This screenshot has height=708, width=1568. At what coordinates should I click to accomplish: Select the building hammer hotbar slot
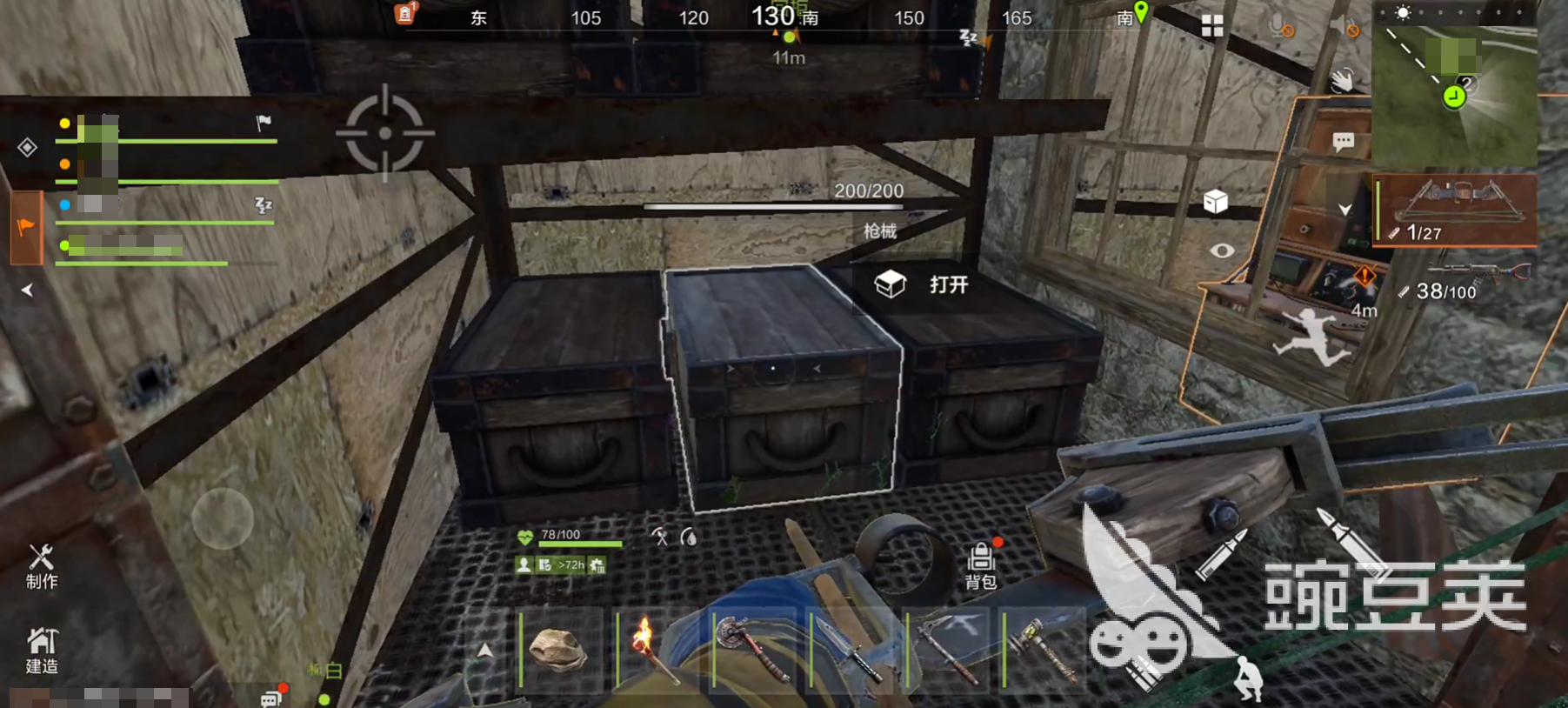[1044, 650]
